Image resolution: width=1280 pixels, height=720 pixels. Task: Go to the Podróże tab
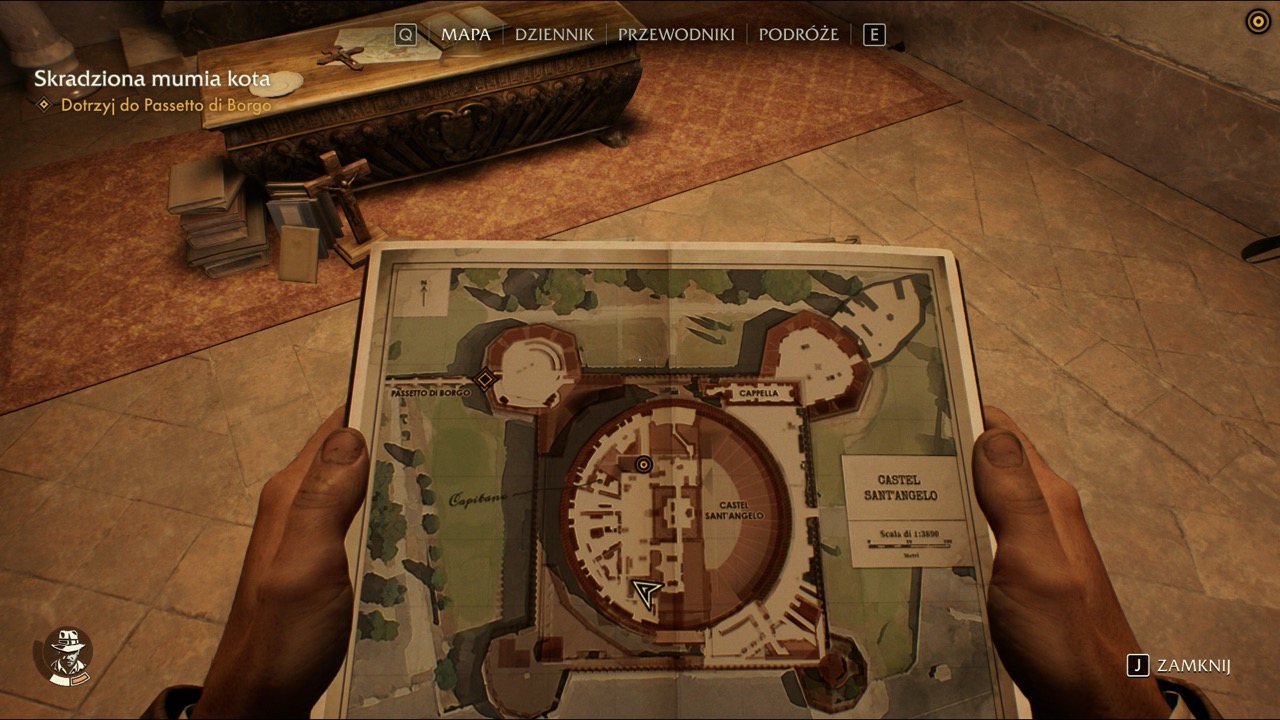pyautogui.click(x=798, y=35)
